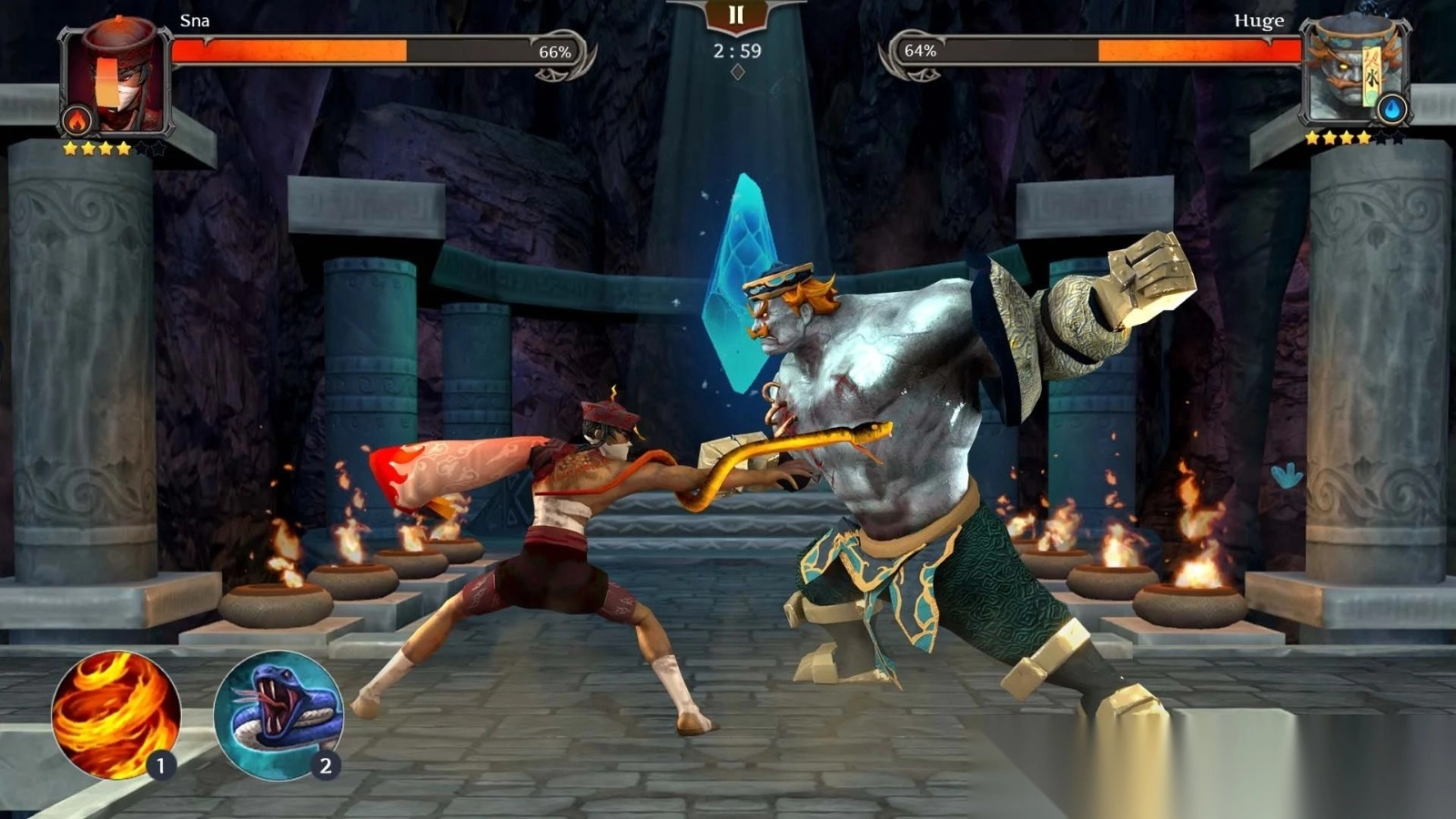Tap the player's red-hat fighter portrait
Screen dimensions: 1456x819
point(115,78)
